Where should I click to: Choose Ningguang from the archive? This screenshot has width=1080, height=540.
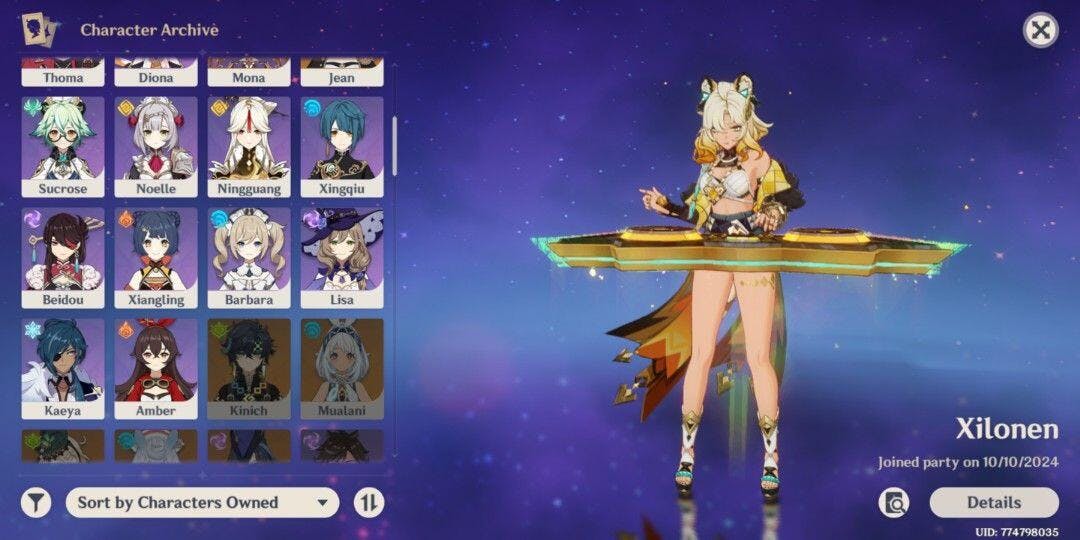click(249, 146)
